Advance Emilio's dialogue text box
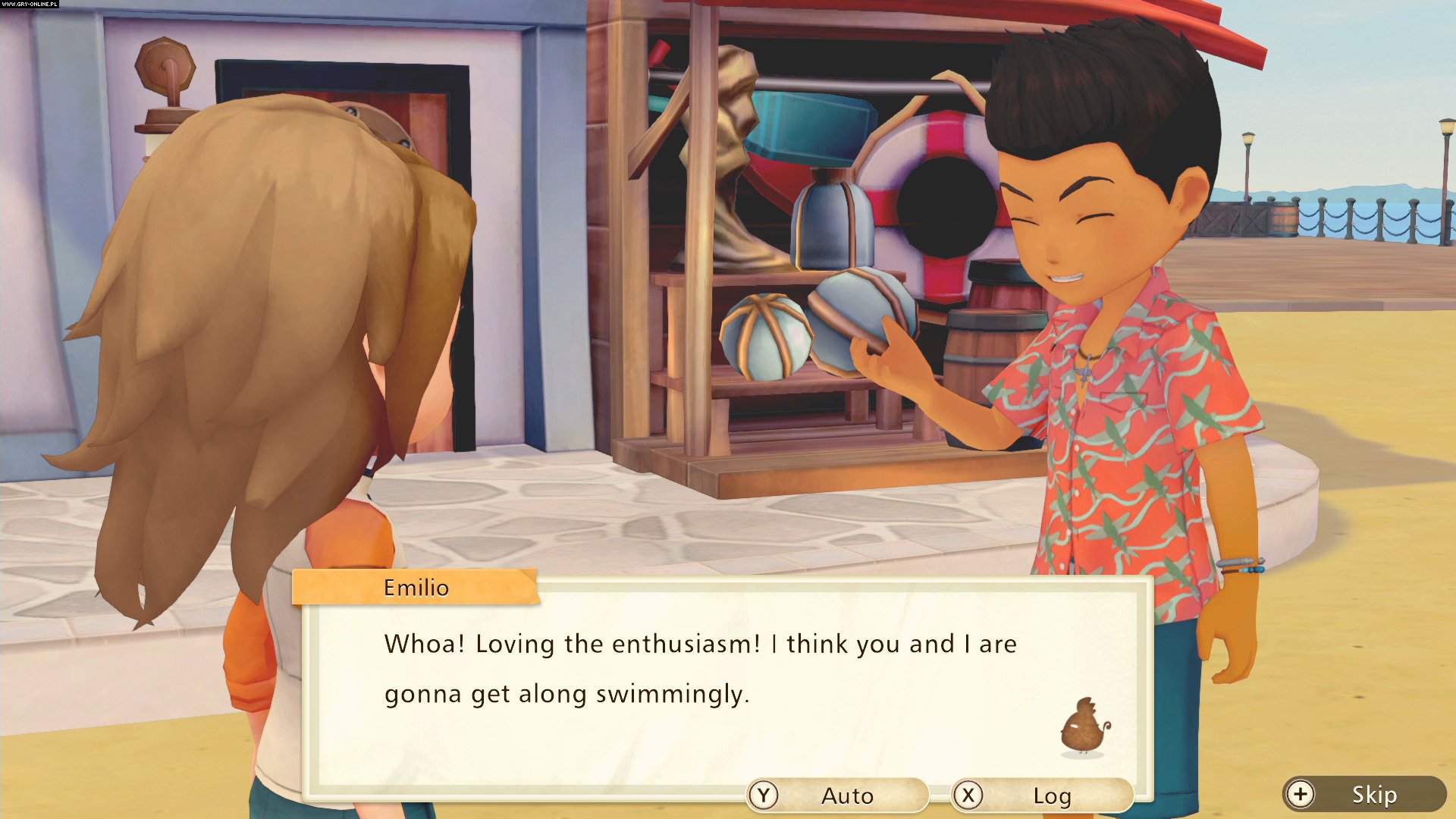Image resolution: width=1456 pixels, height=819 pixels. click(x=726, y=682)
